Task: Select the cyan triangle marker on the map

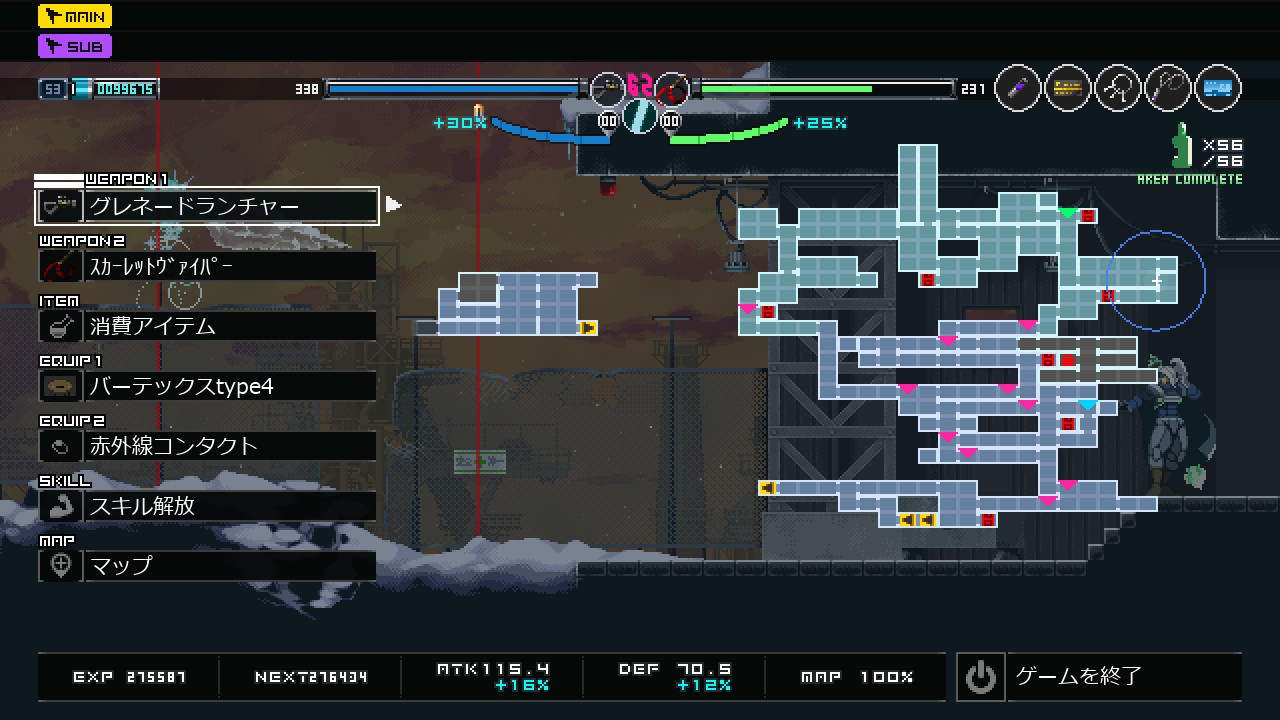Action: coord(1087,405)
